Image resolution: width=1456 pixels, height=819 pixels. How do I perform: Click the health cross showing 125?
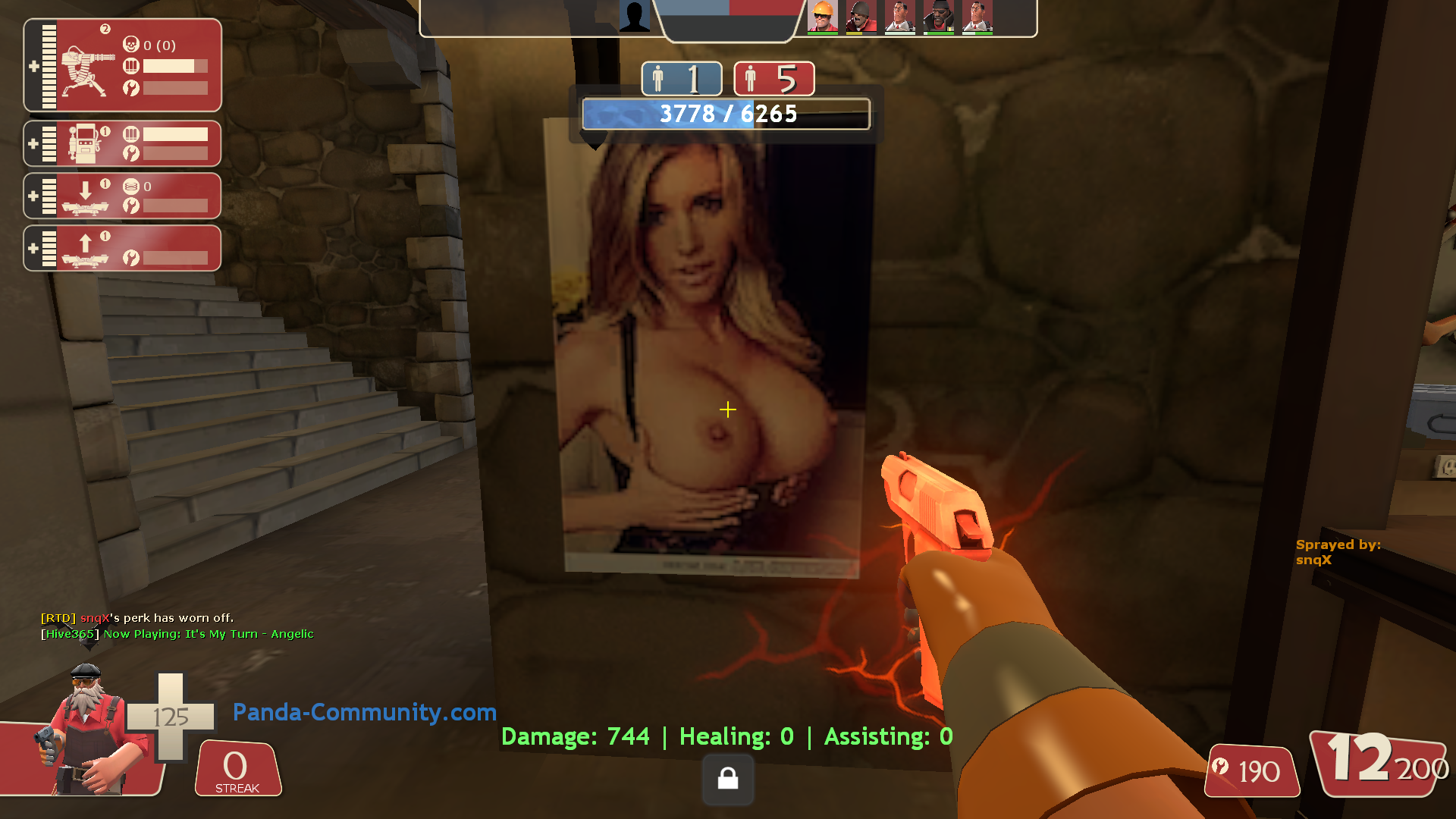(x=173, y=715)
